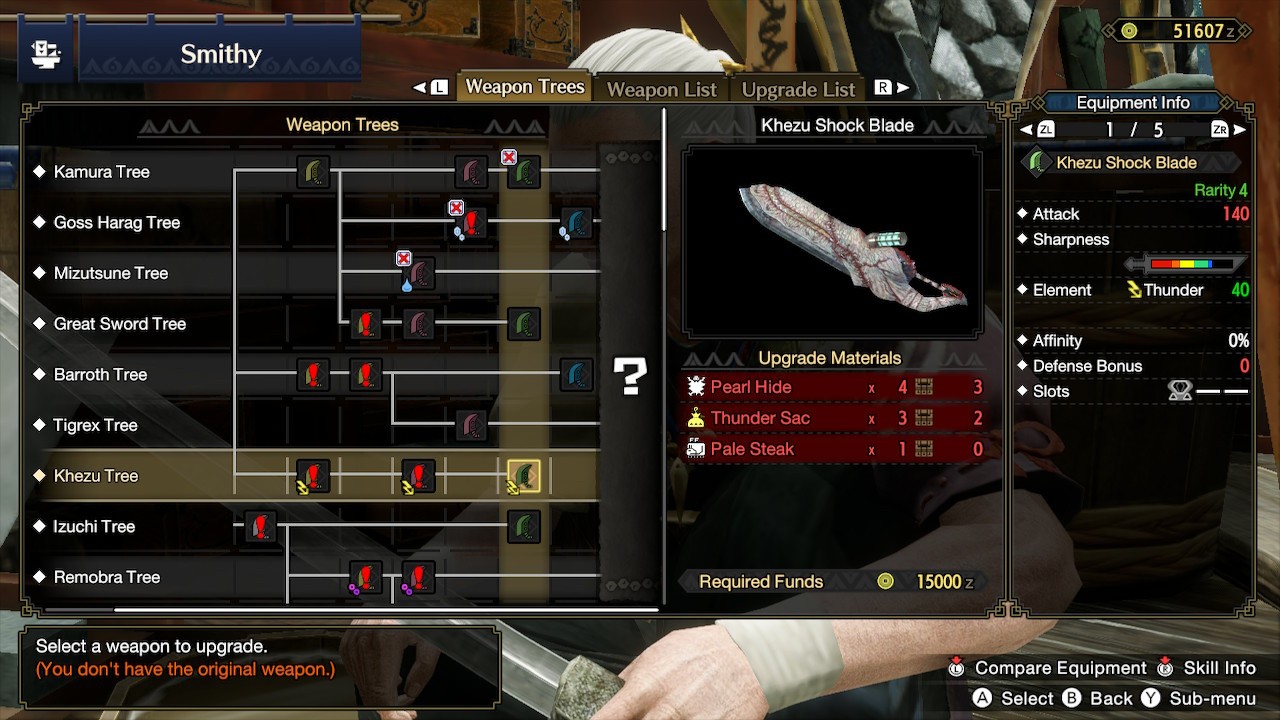Viewport: 1280px width, 720px height.
Task: Go to previous Equipment Info page arrow
Action: click(1026, 130)
